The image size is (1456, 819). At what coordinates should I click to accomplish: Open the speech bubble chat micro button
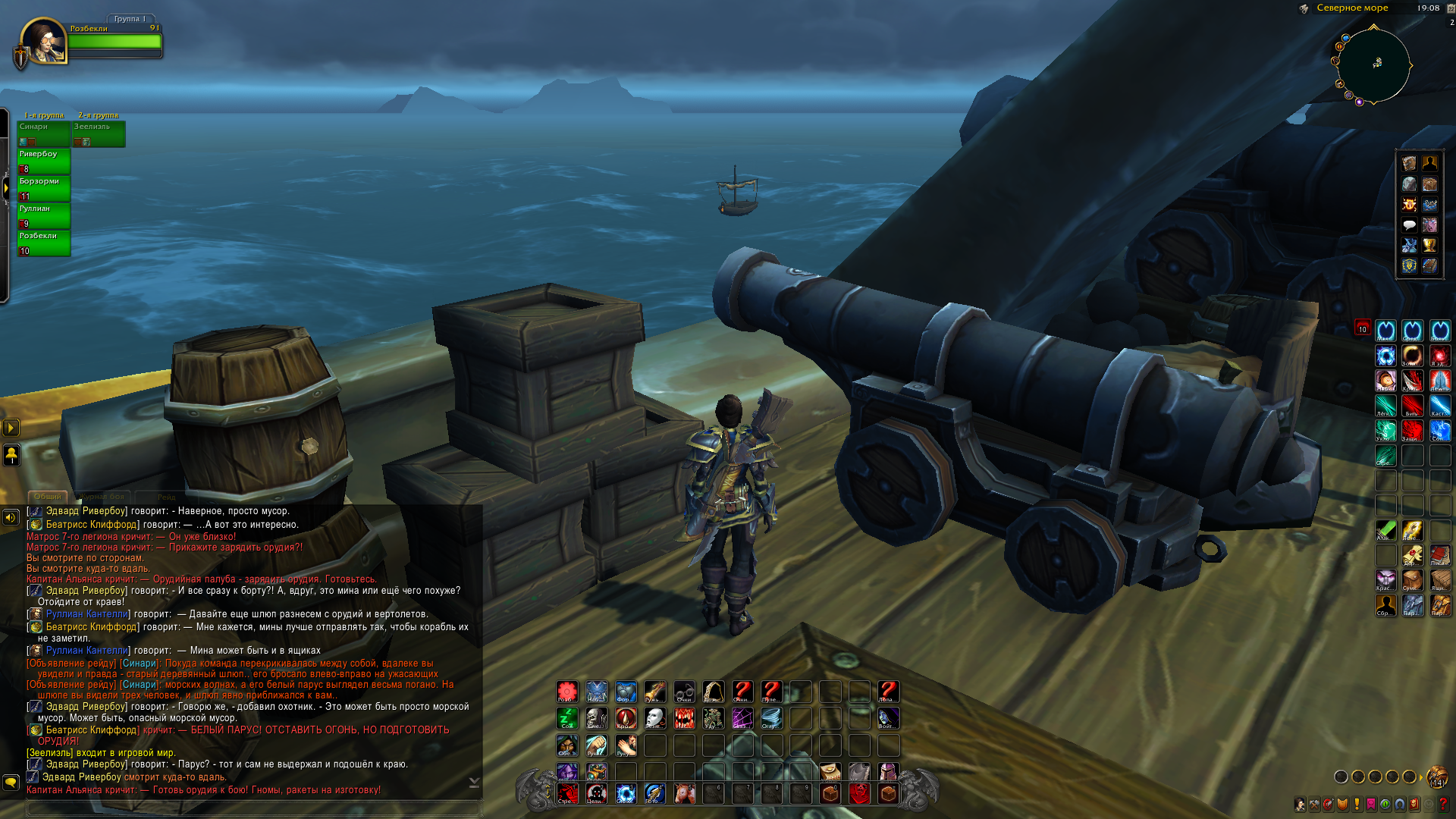1409,225
